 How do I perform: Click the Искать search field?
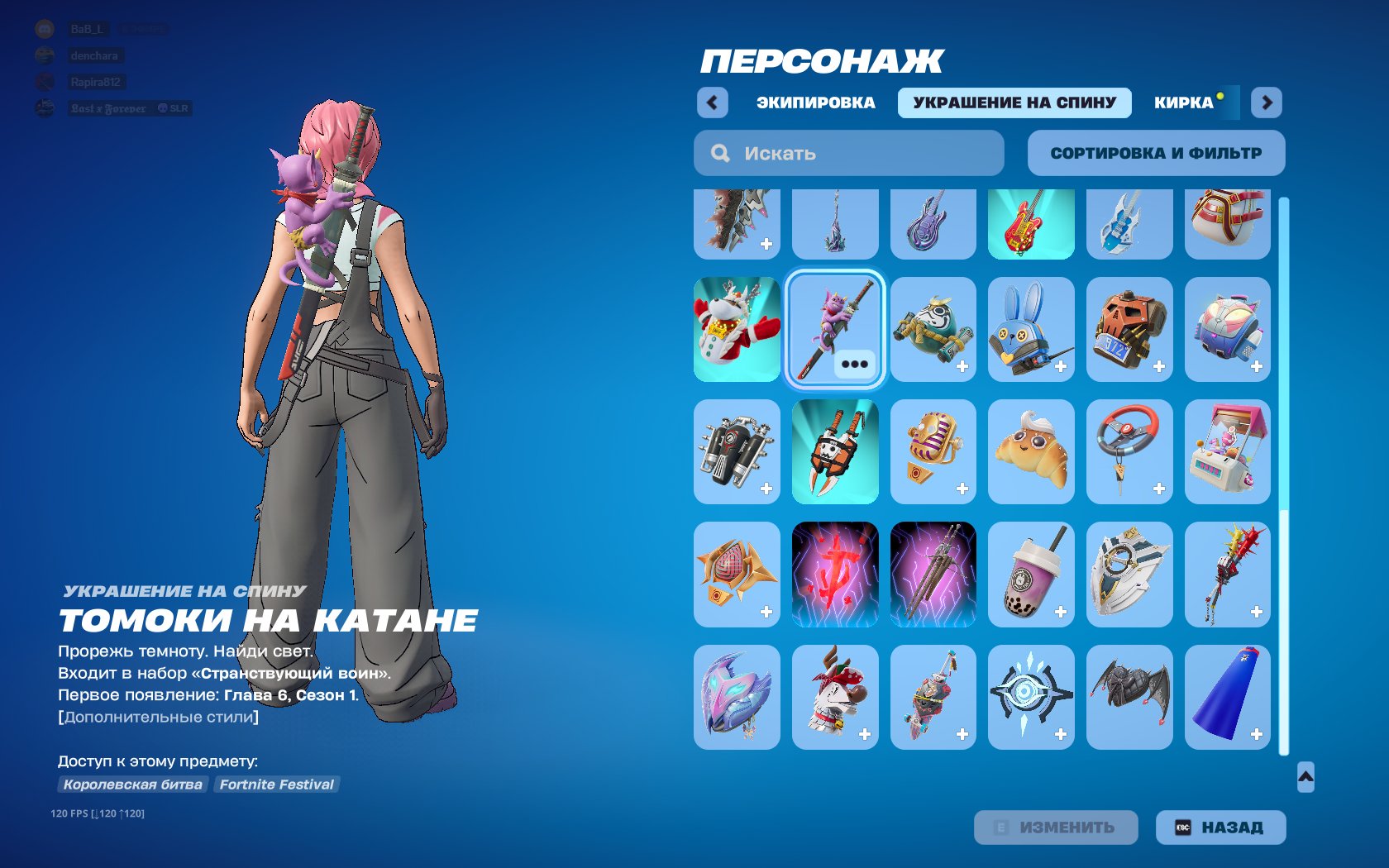pos(848,153)
